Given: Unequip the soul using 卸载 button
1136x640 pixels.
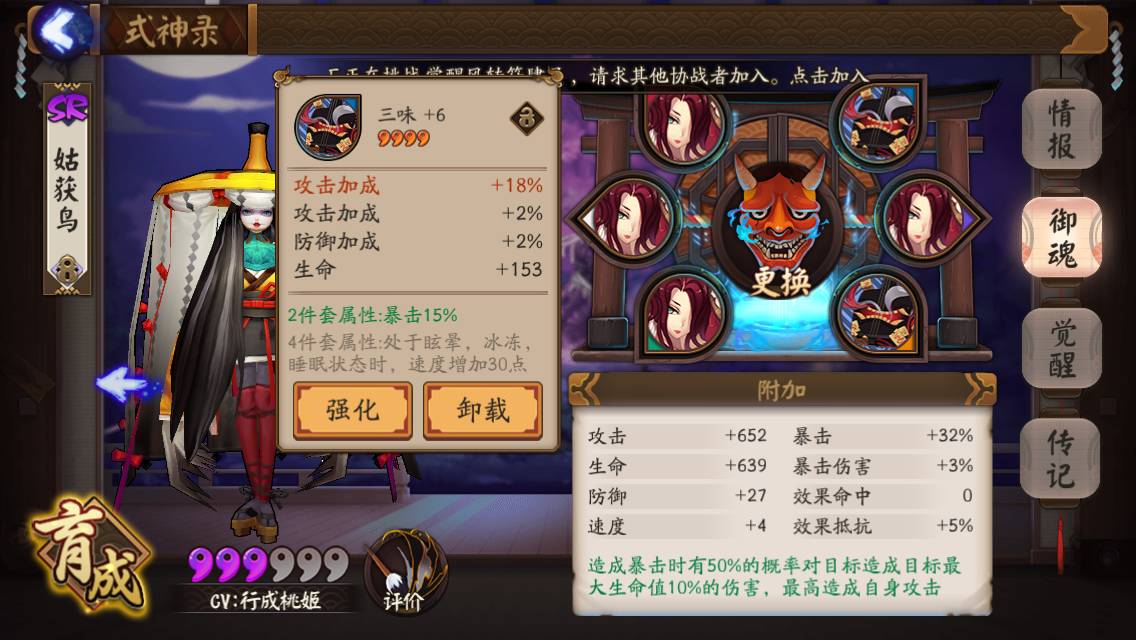Looking at the screenshot, I should pos(483,410).
